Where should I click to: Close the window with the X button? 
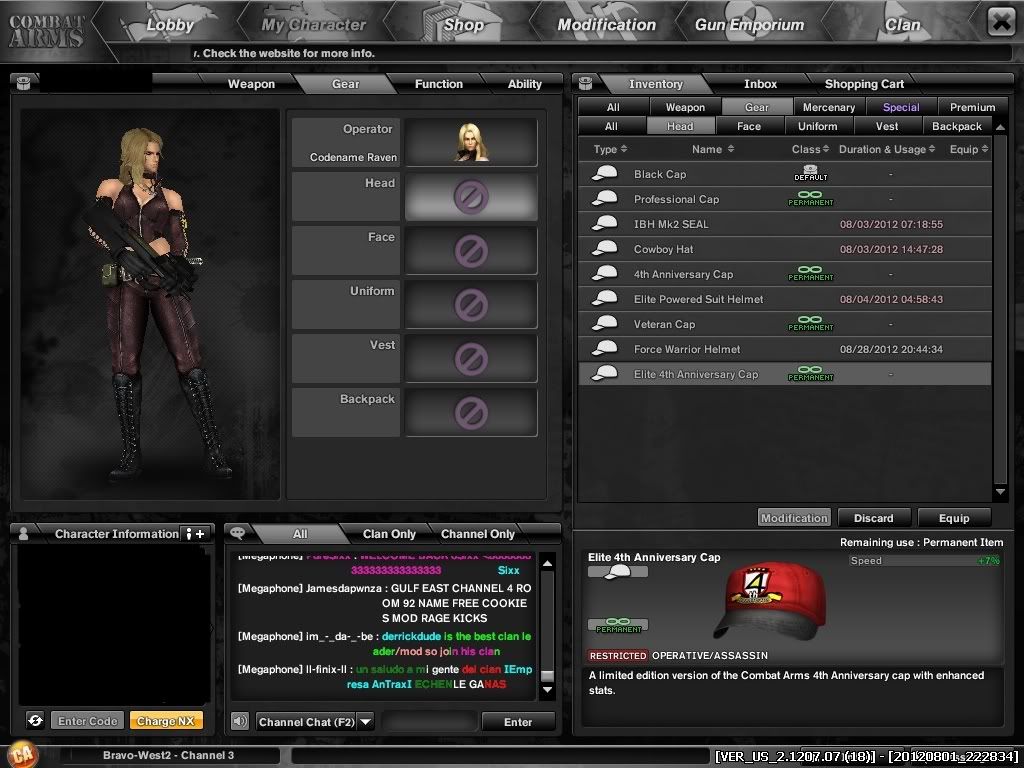point(1000,22)
